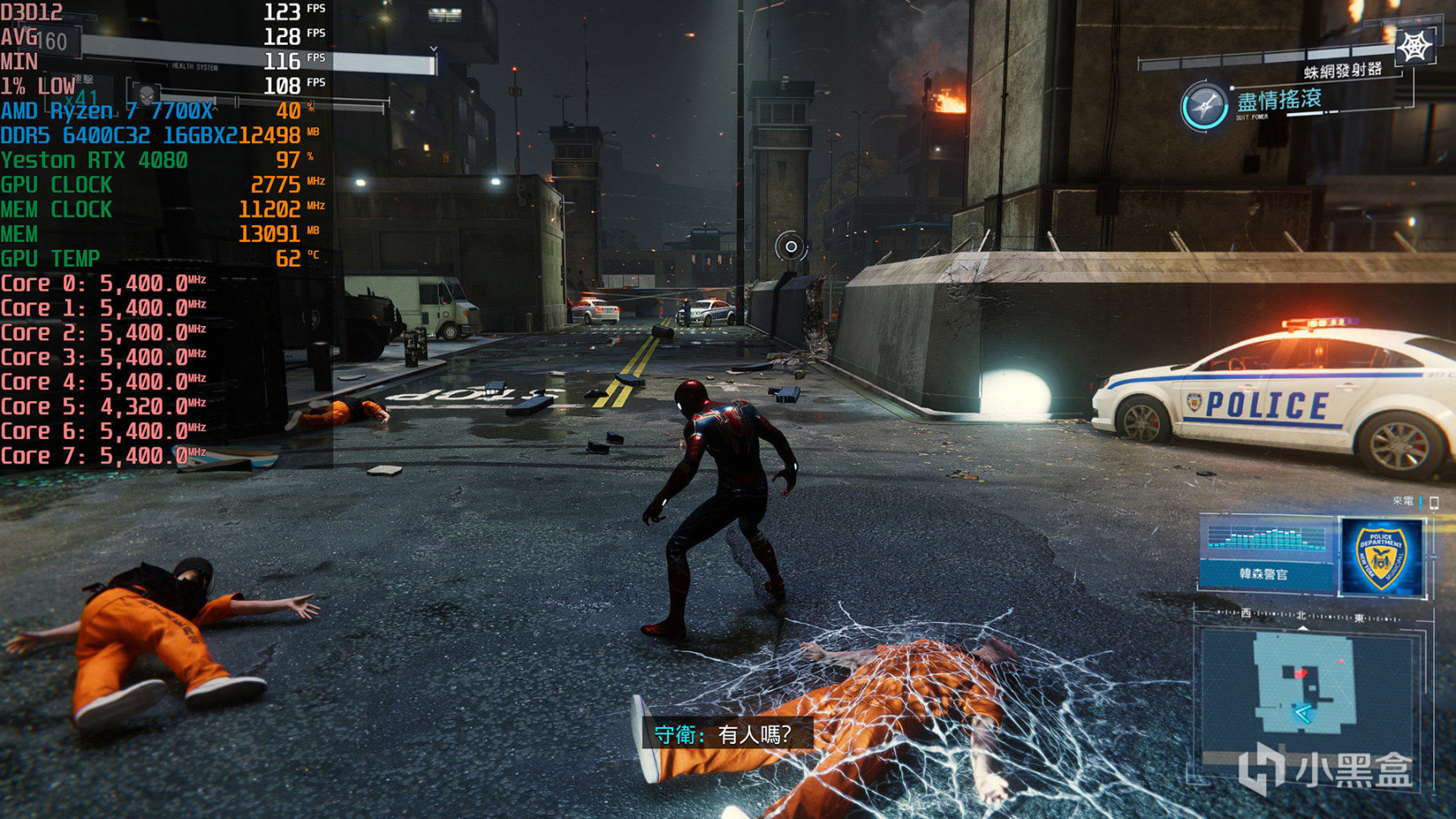The width and height of the screenshot is (1456, 819).
Task: Click the minimap panel
Action: (x=1304, y=691)
